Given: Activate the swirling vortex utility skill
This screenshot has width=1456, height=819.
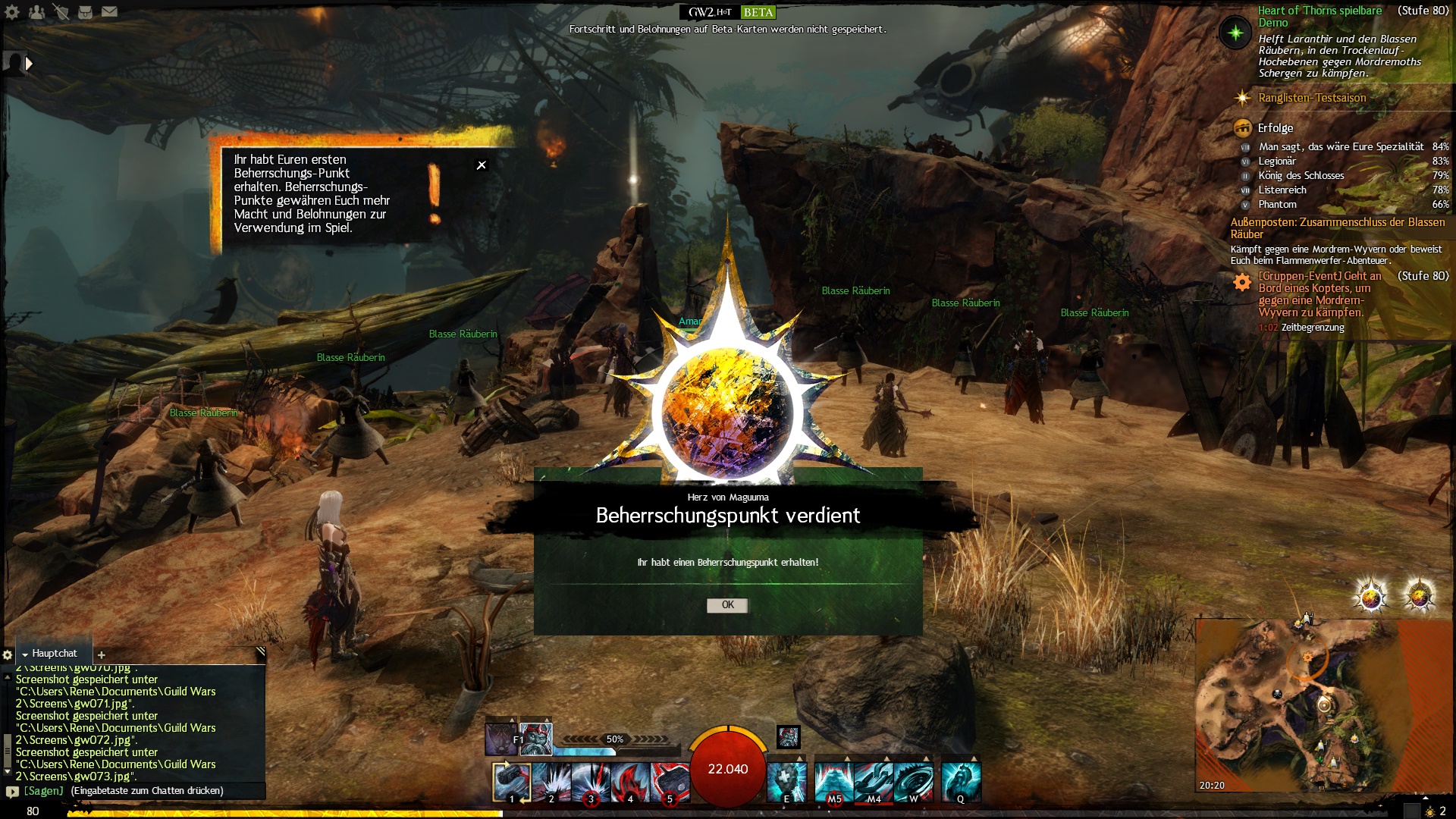Looking at the screenshot, I should point(913,782).
